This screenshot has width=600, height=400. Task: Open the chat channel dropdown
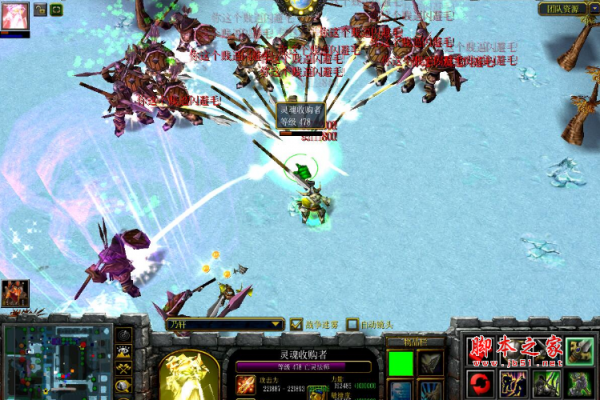225,324
